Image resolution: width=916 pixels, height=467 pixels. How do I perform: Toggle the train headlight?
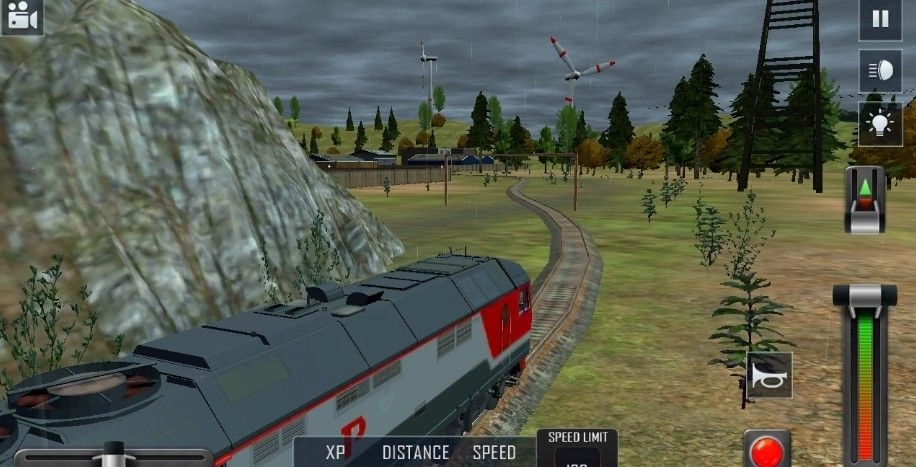click(880, 70)
